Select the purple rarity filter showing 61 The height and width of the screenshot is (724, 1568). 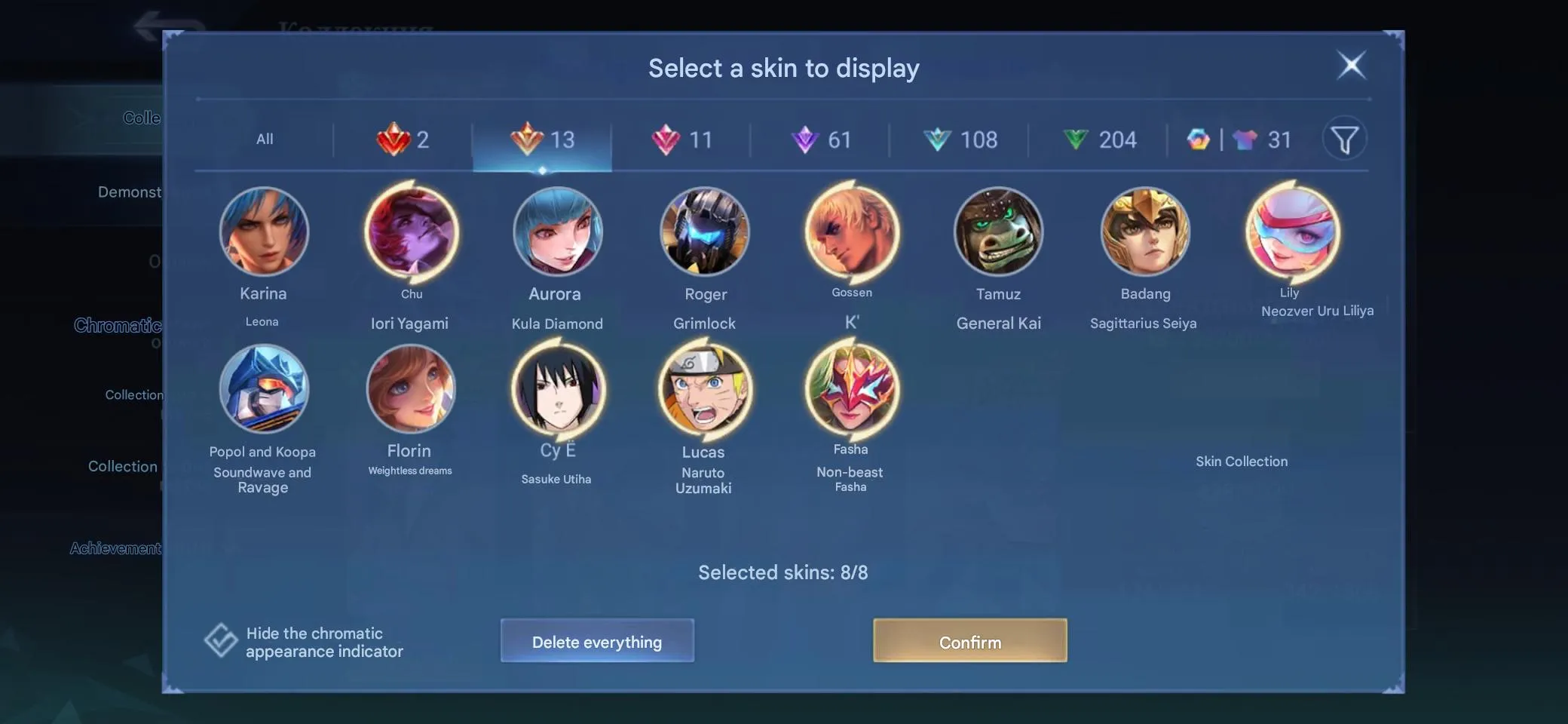[x=822, y=140]
